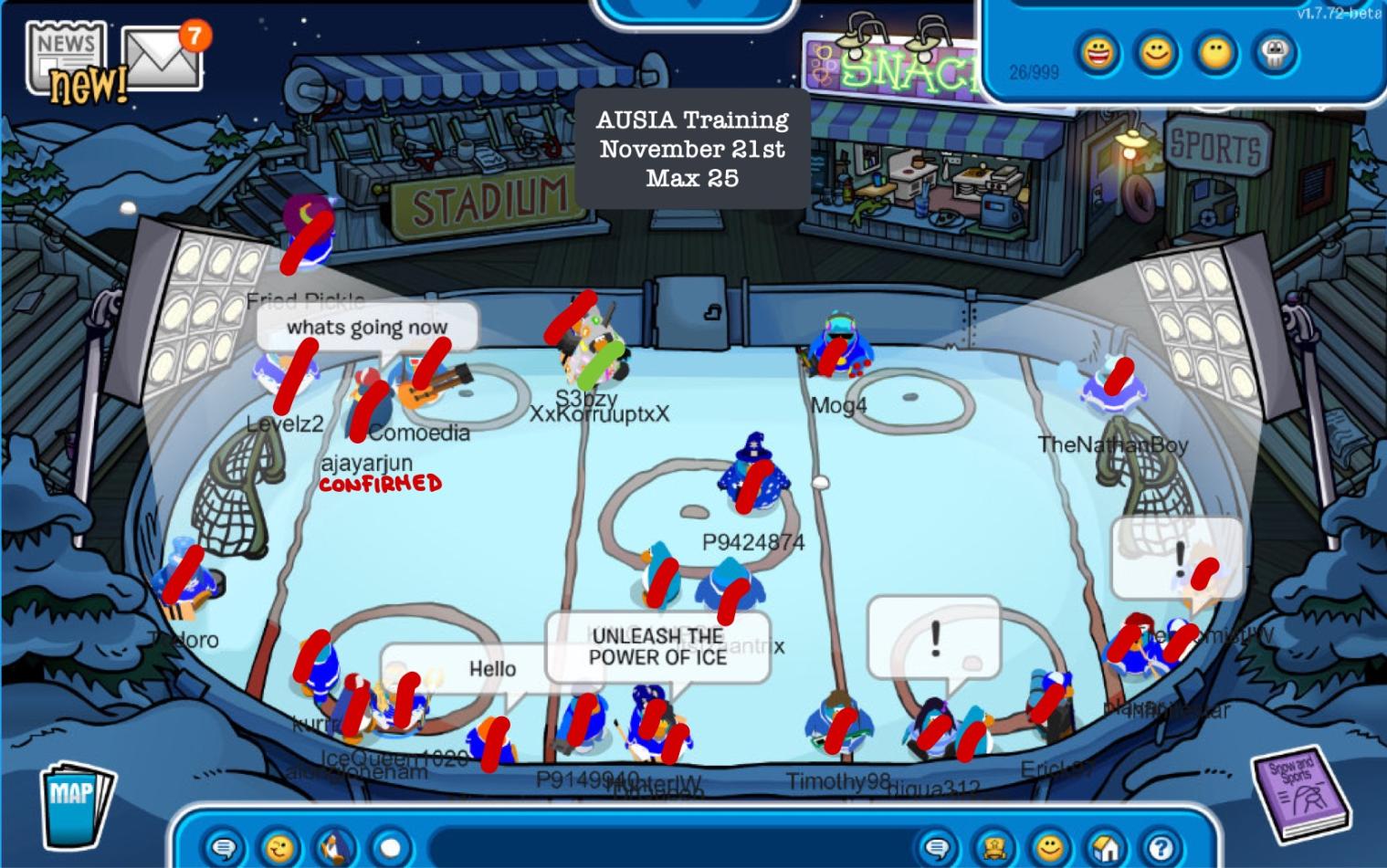Select the skull emote
Screen dimensions: 1387x868
[1275, 53]
